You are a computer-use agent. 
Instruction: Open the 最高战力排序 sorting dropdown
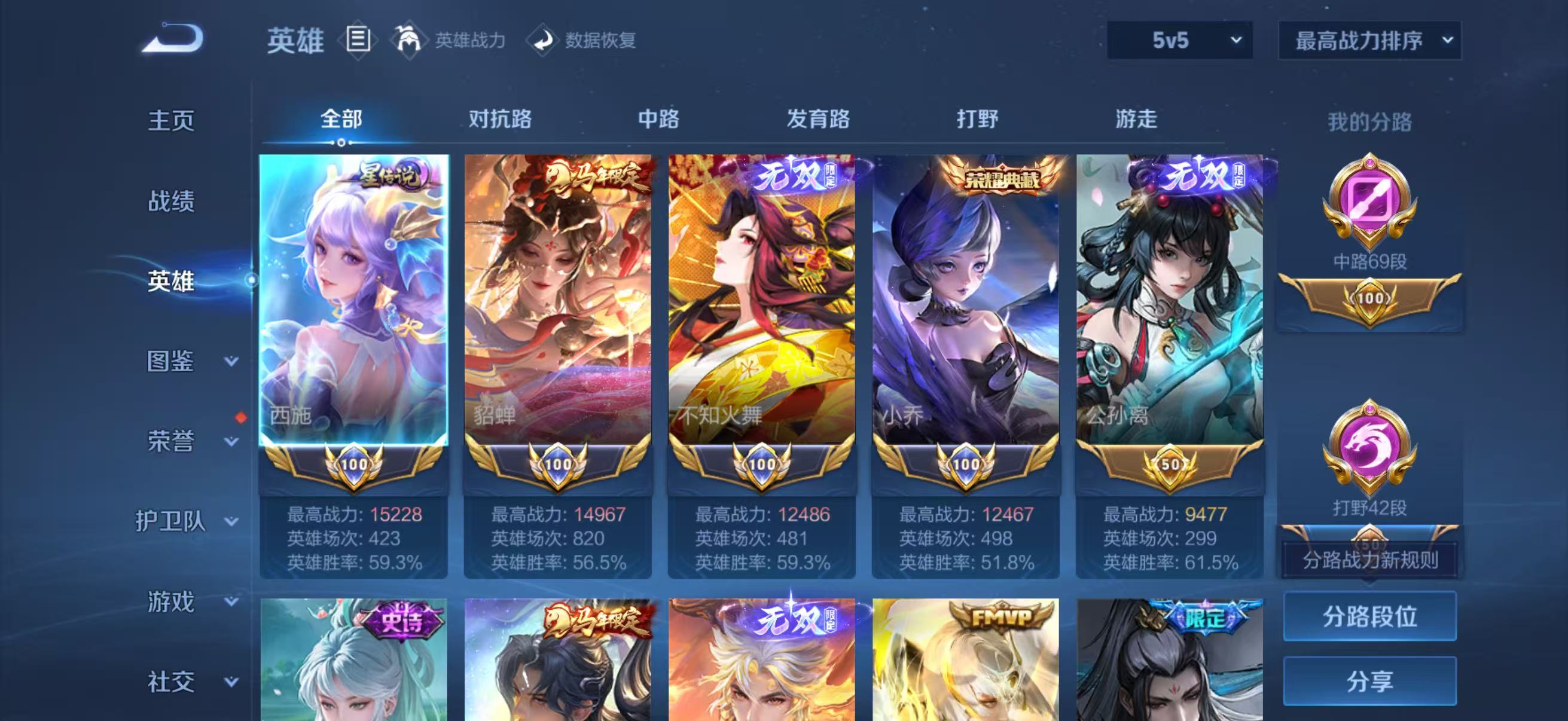click(1368, 41)
